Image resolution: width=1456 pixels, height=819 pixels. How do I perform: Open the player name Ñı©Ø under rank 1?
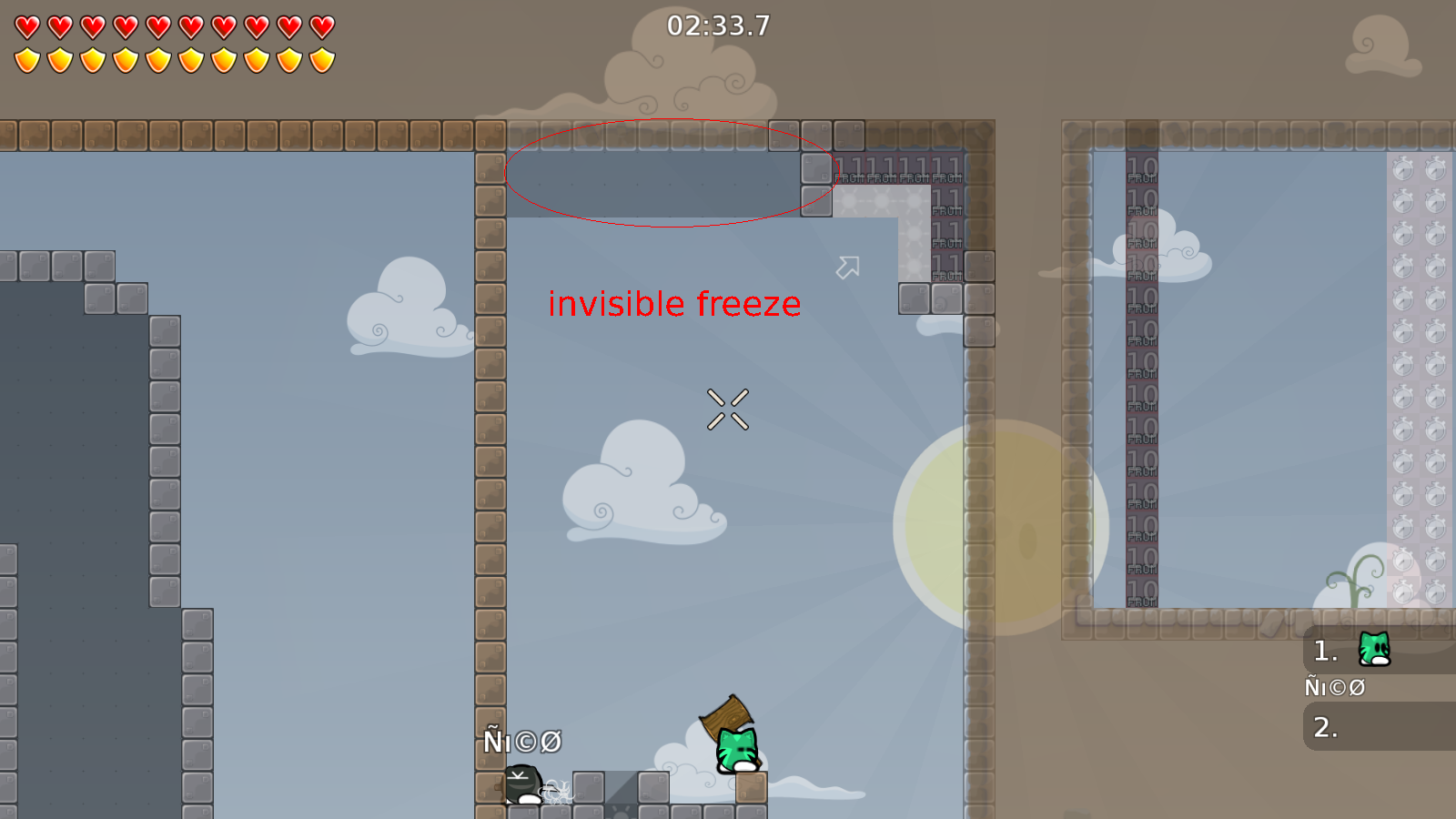pos(1335,688)
